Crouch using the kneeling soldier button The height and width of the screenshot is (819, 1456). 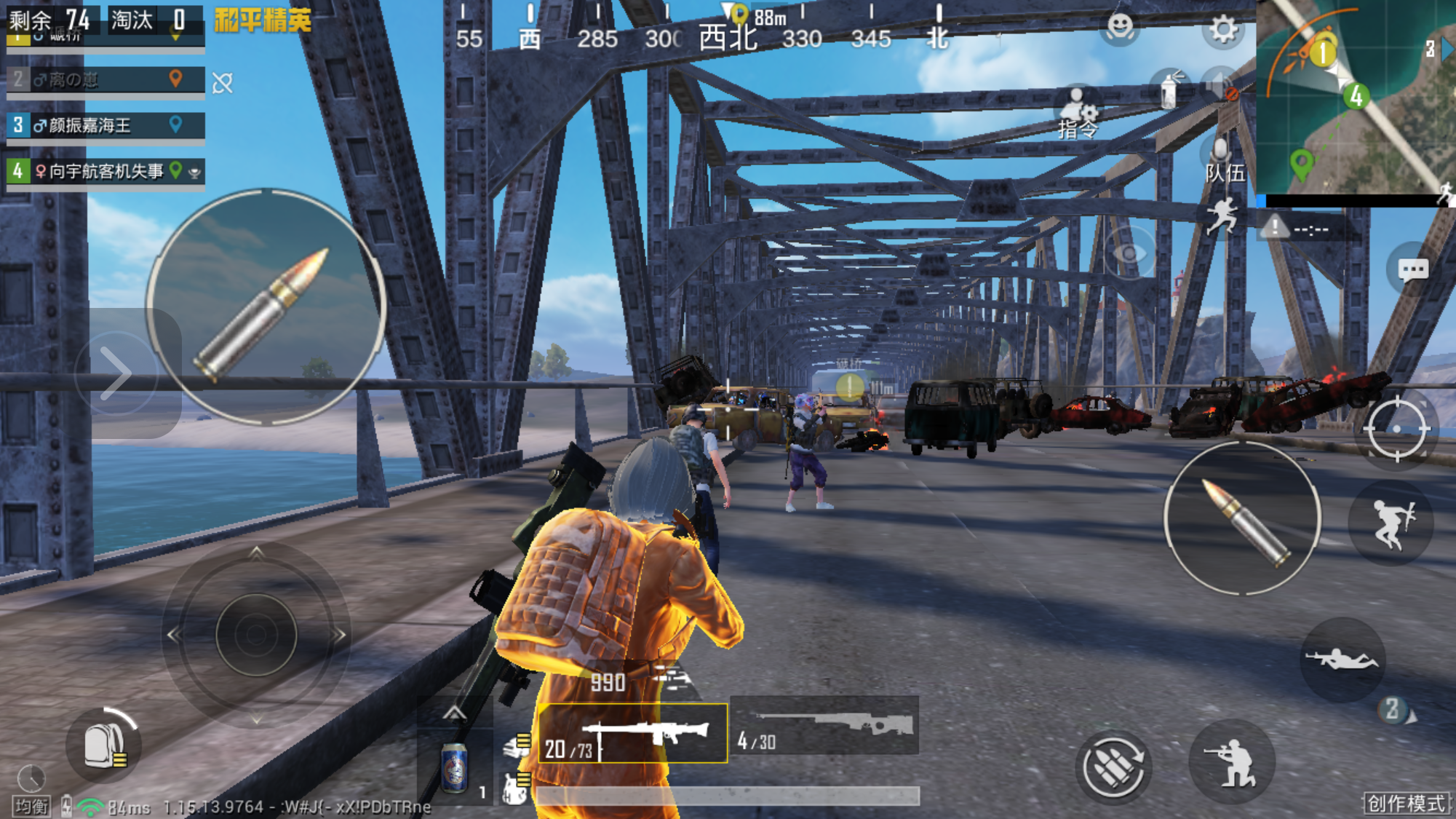(1231, 763)
